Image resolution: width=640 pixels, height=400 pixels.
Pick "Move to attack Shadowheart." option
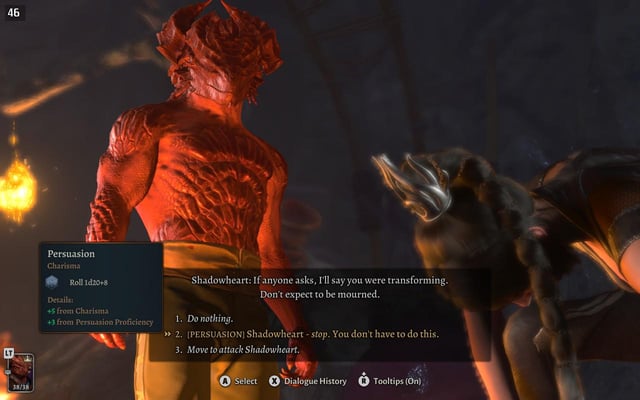pyautogui.click(x=243, y=349)
